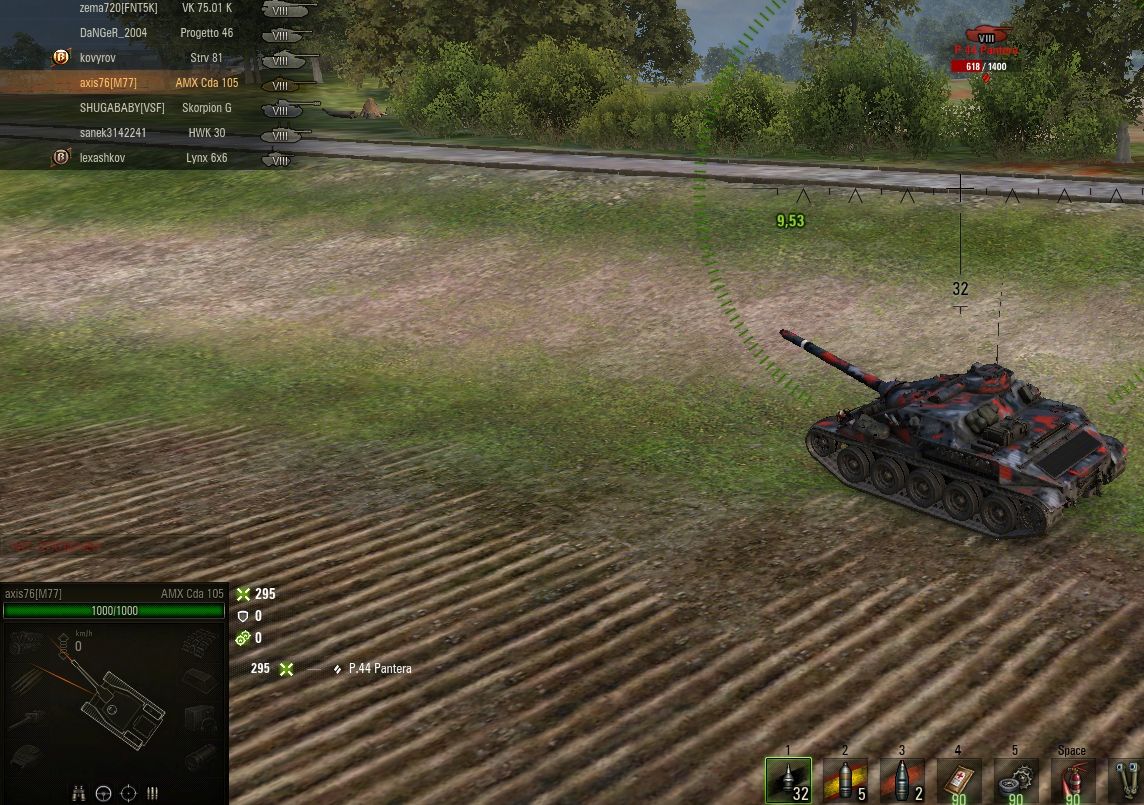1144x805 pixels.
Task: Click the binoculars icon in the damage panel
Action: click(78, 793)
